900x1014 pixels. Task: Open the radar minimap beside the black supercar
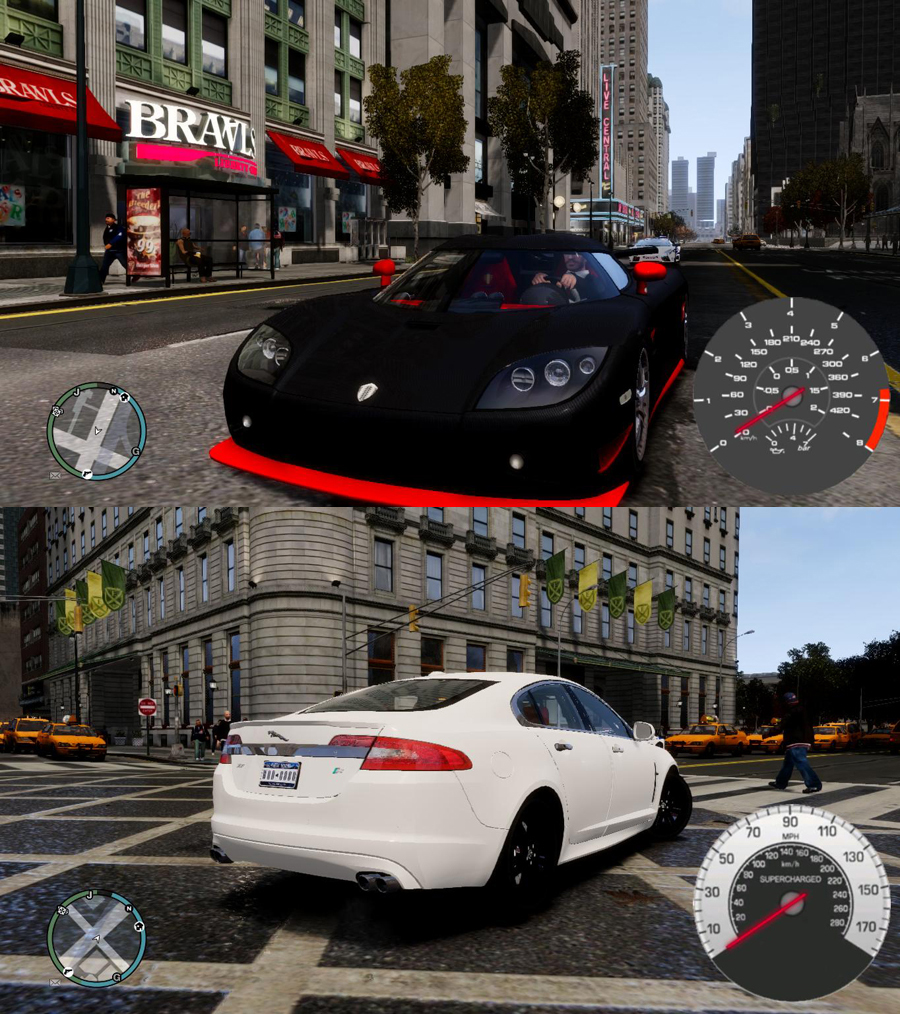[96, 431]
